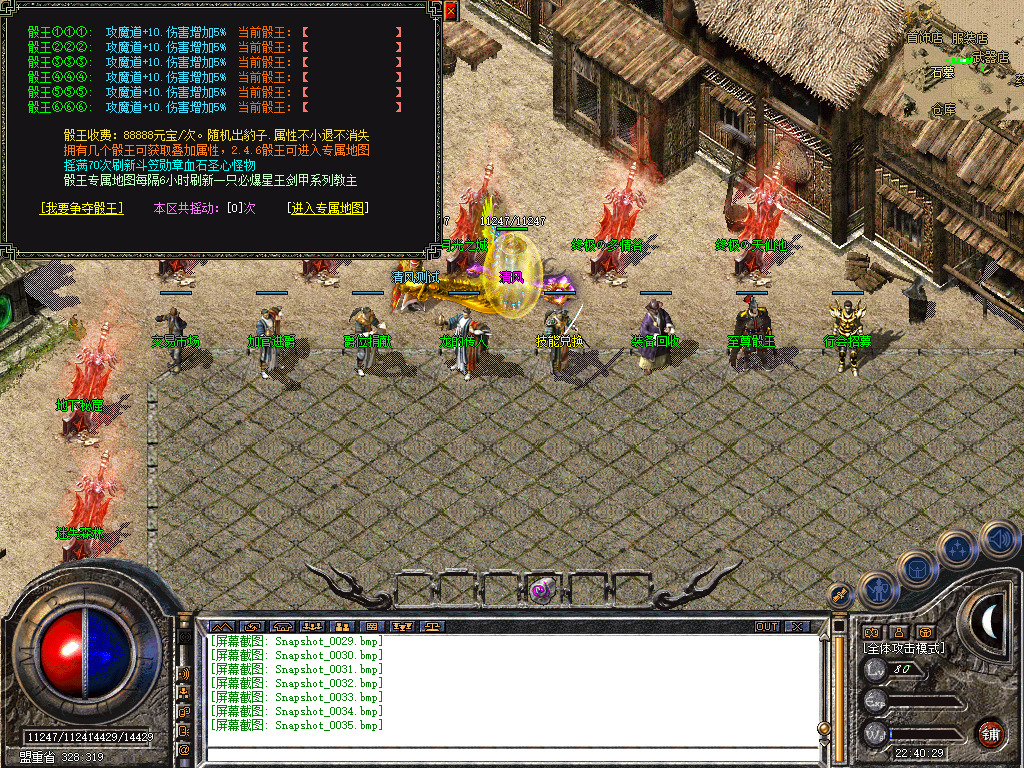1024x768 pixels.
Task: Click the small orange satellite-shaped icon
Action: (x=840, y=594)
